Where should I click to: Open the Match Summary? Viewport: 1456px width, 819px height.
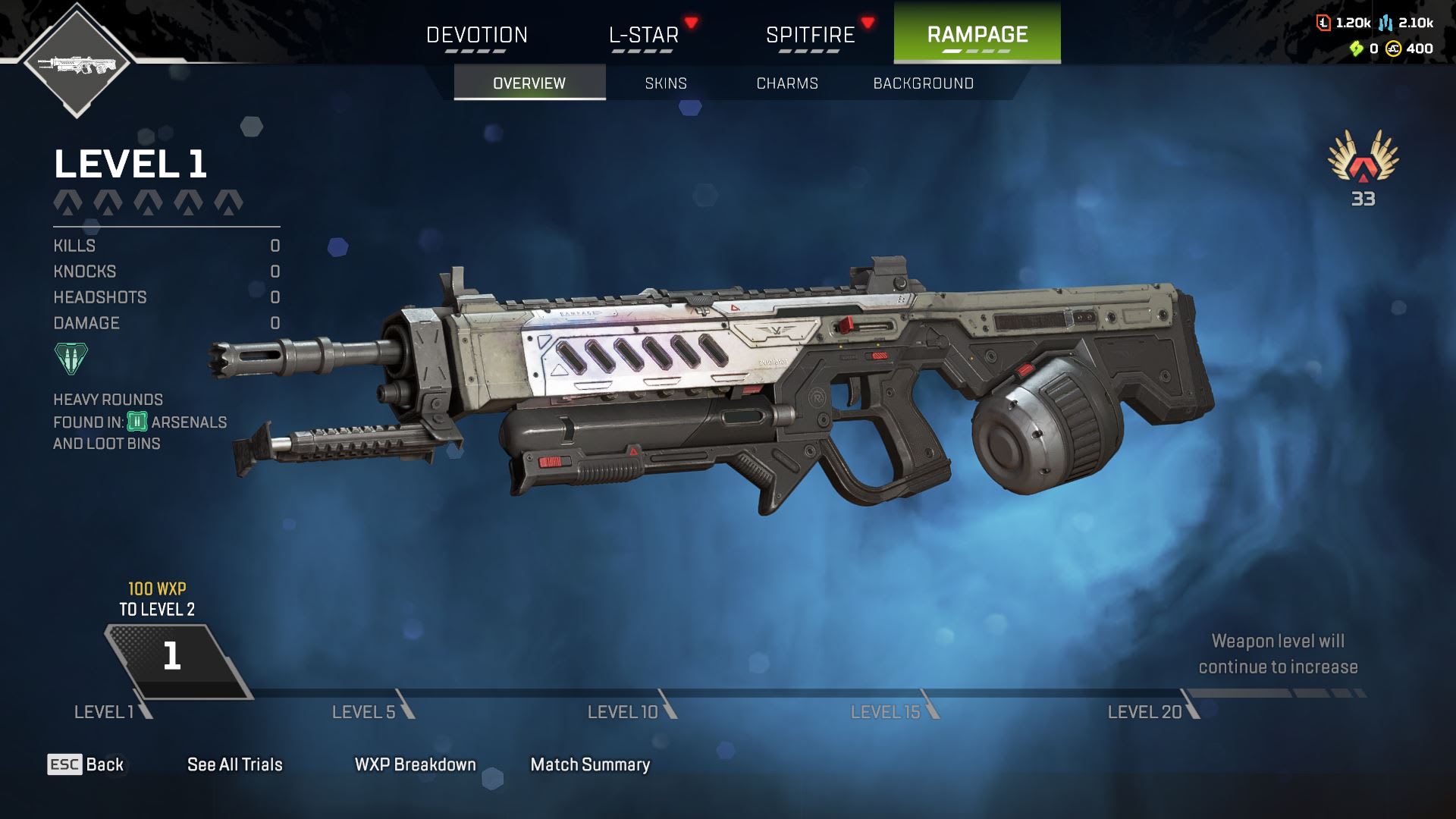pyautogui.click(x=590, y=764)
